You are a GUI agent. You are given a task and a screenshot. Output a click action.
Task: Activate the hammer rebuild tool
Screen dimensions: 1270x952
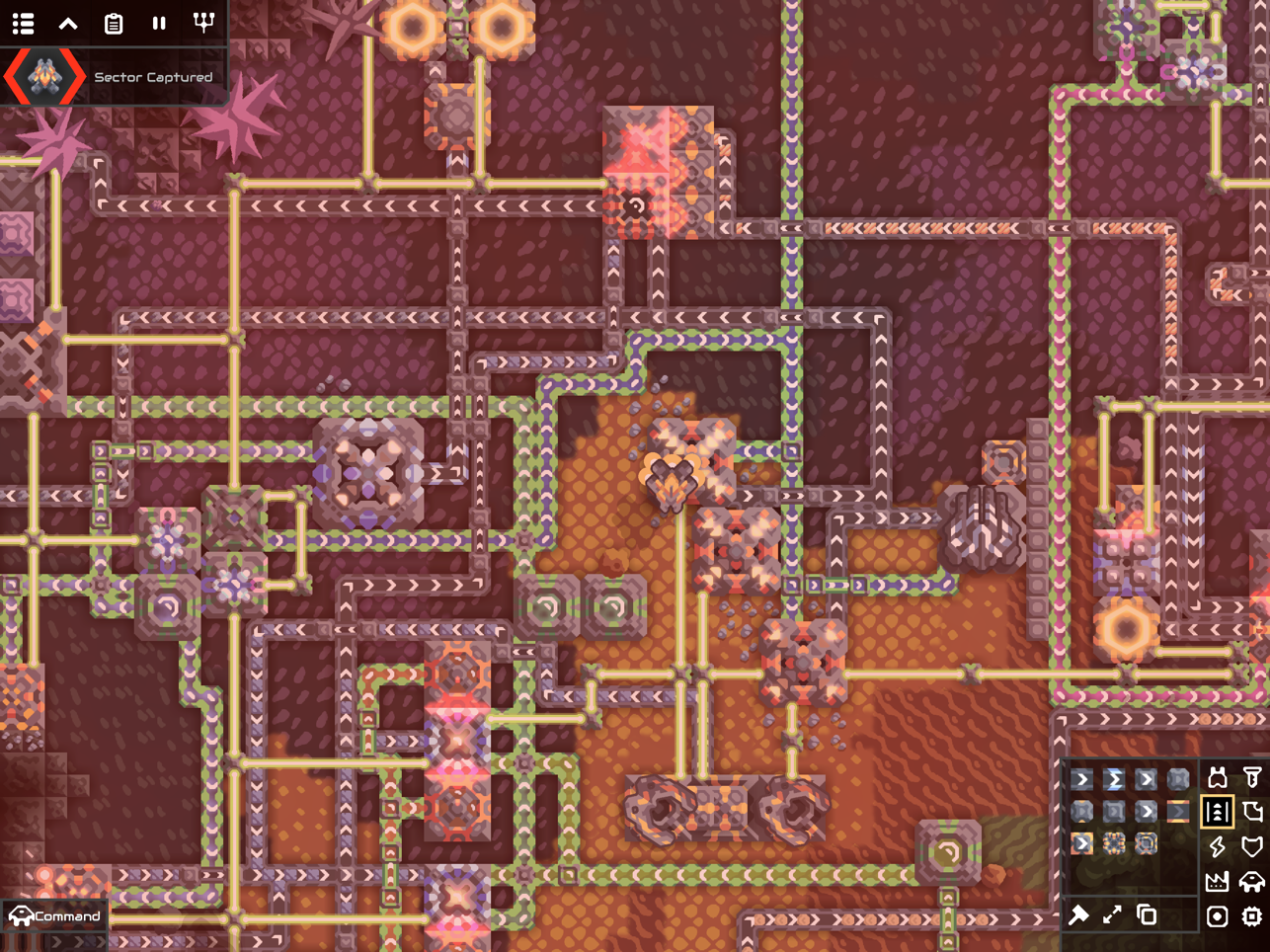pyautogui.click(x=1078, y=915)
